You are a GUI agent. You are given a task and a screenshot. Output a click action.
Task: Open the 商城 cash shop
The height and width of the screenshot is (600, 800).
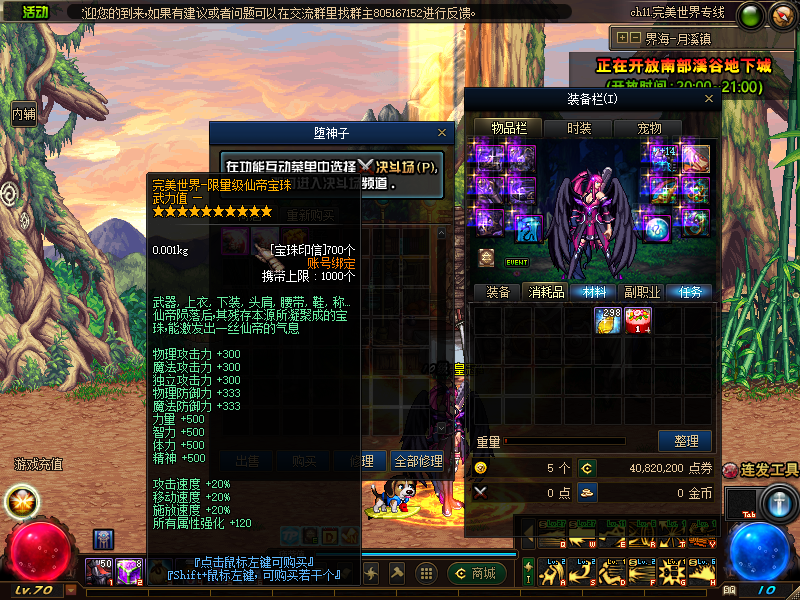point(477,573)
